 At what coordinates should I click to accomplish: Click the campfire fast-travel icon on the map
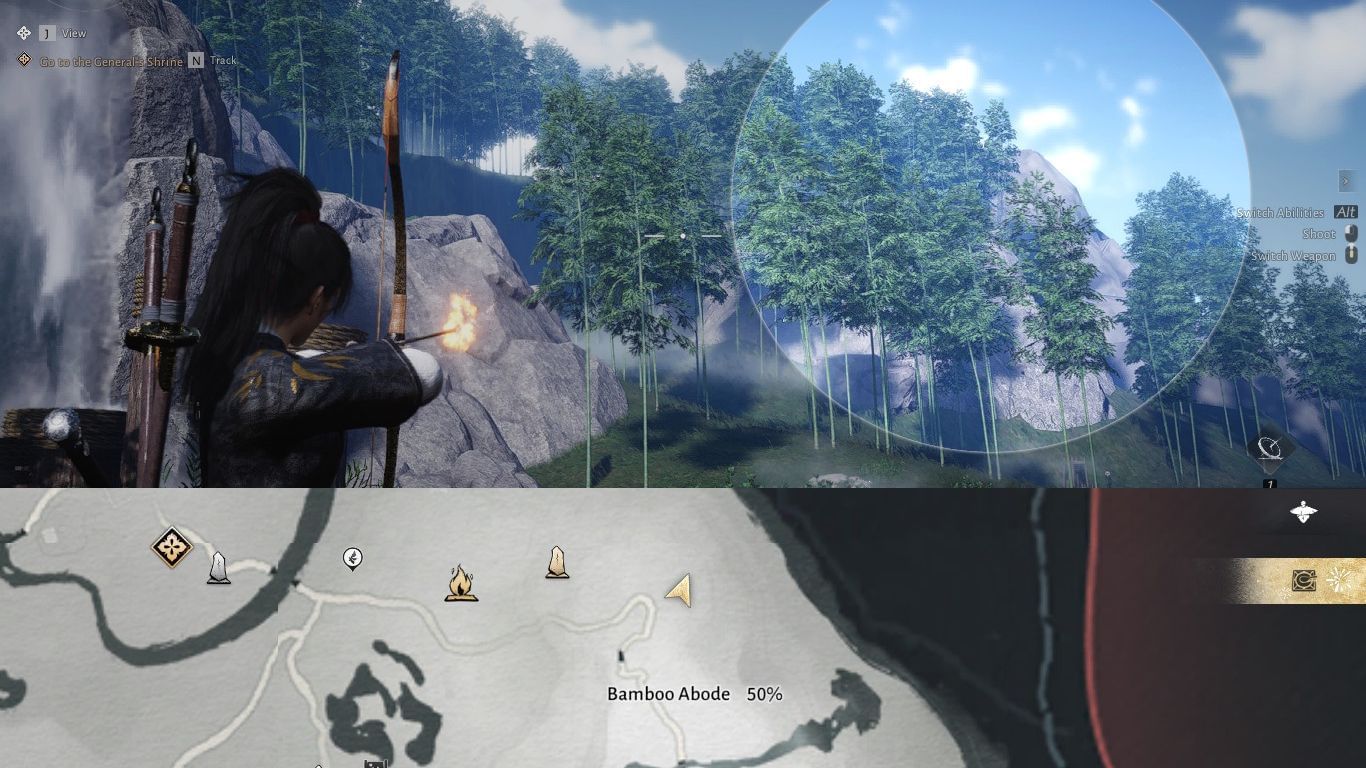(x=461, y=583)
